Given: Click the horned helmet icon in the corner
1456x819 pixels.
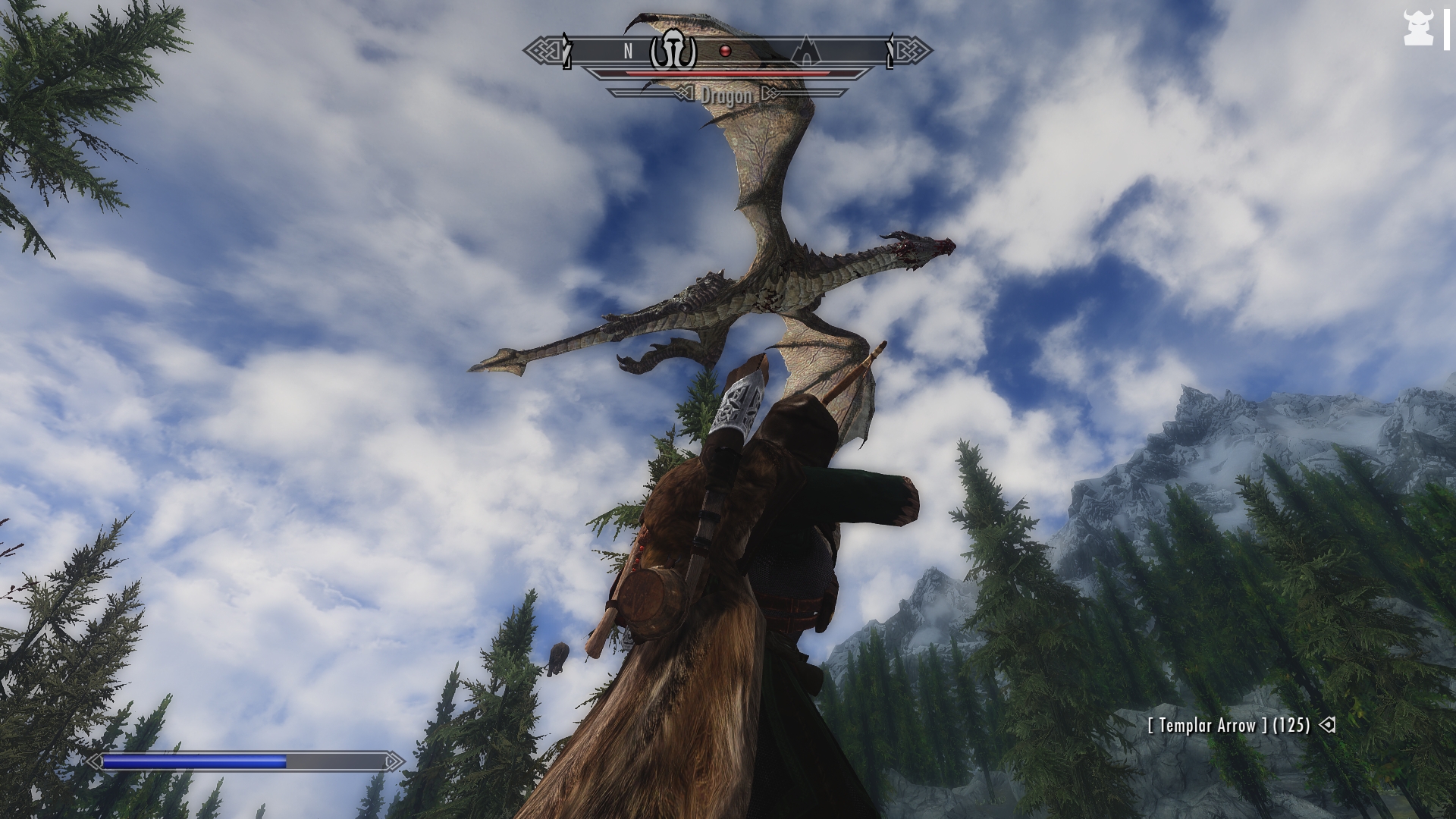Looking at the screenshot, I should pos(1417,29).
